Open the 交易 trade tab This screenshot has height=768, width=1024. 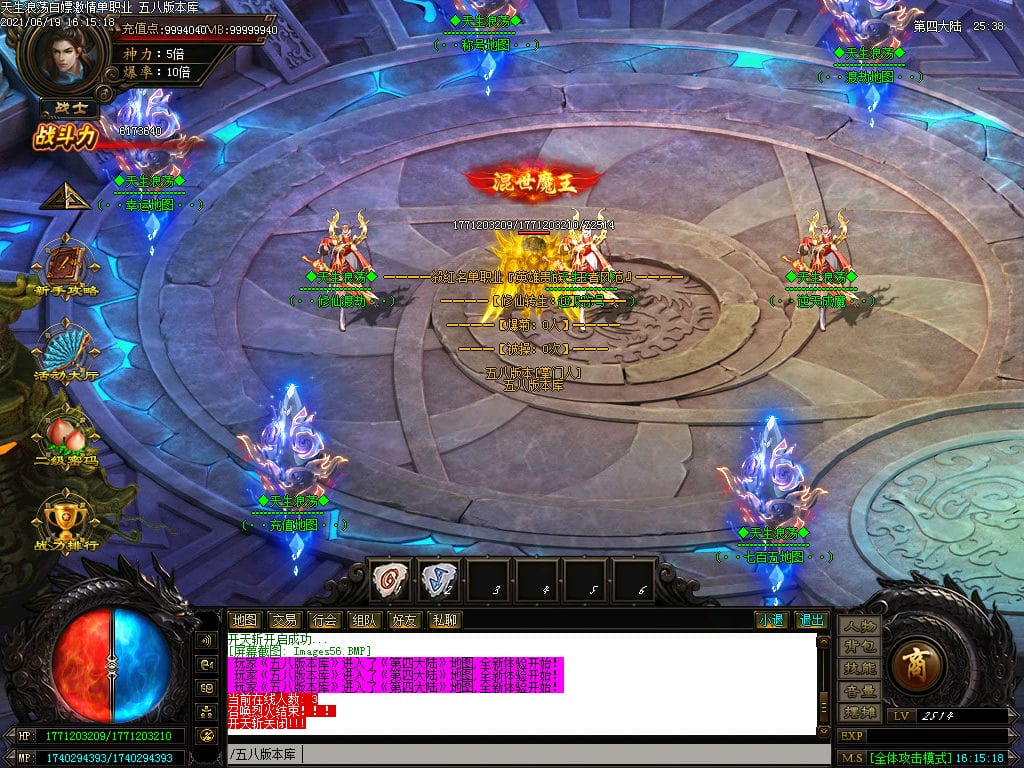284,620
